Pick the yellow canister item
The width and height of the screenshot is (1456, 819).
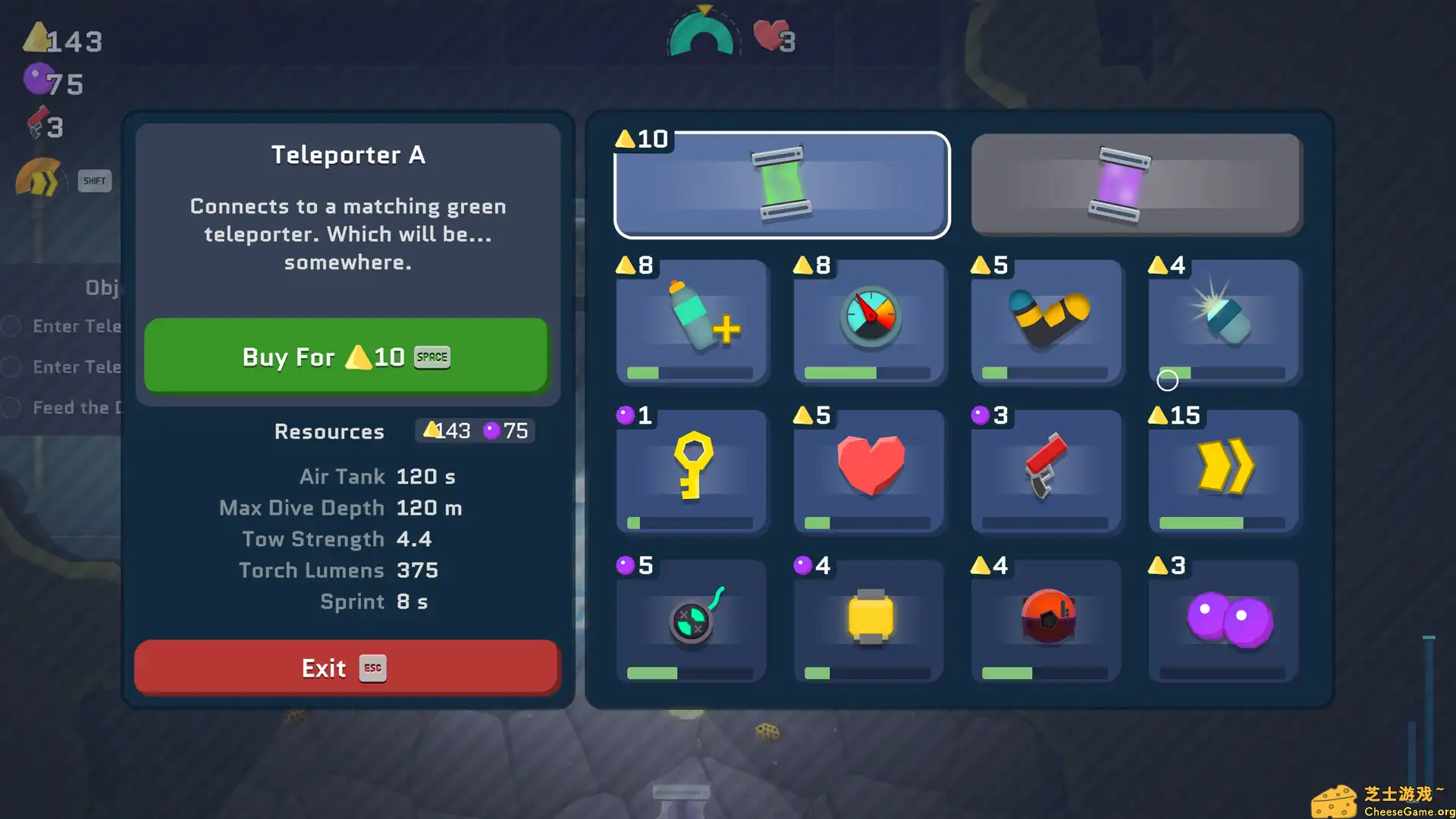click(x=869, y=621)
